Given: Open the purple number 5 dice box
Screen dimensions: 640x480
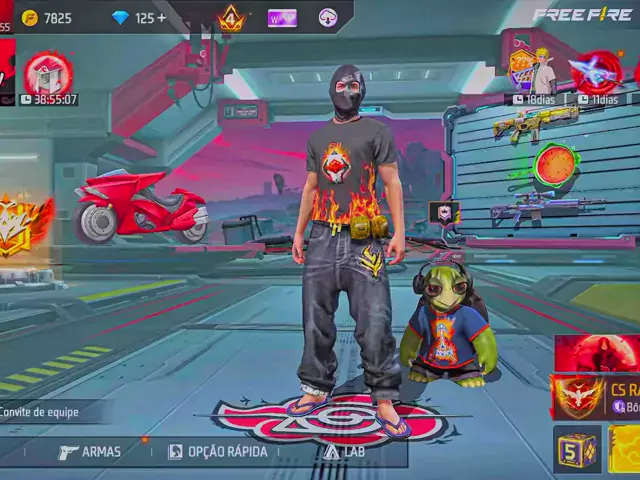Looking at the screenshot, I should [577, 448].
